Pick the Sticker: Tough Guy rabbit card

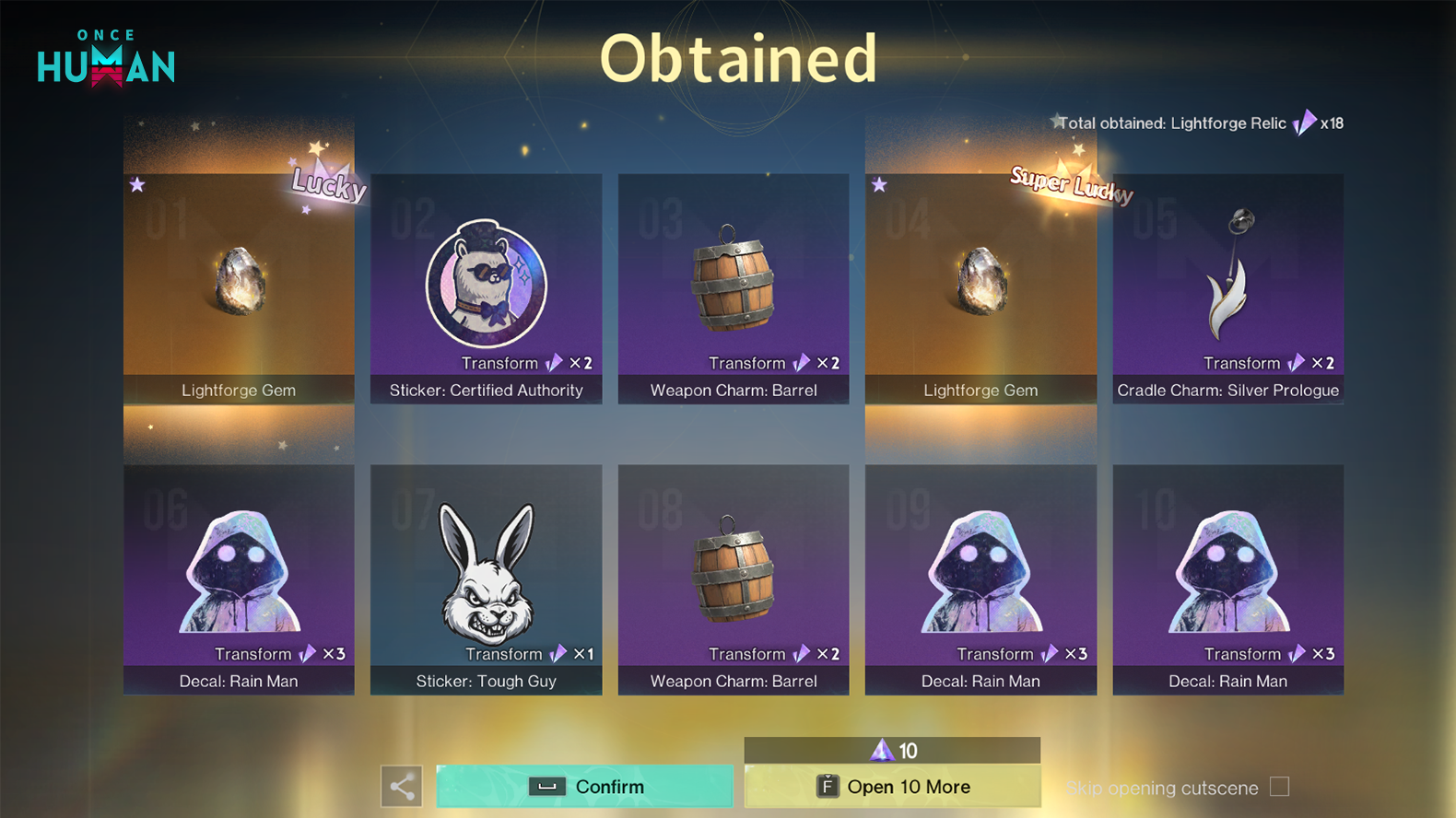pyautogui.click(x=486, y=579)
